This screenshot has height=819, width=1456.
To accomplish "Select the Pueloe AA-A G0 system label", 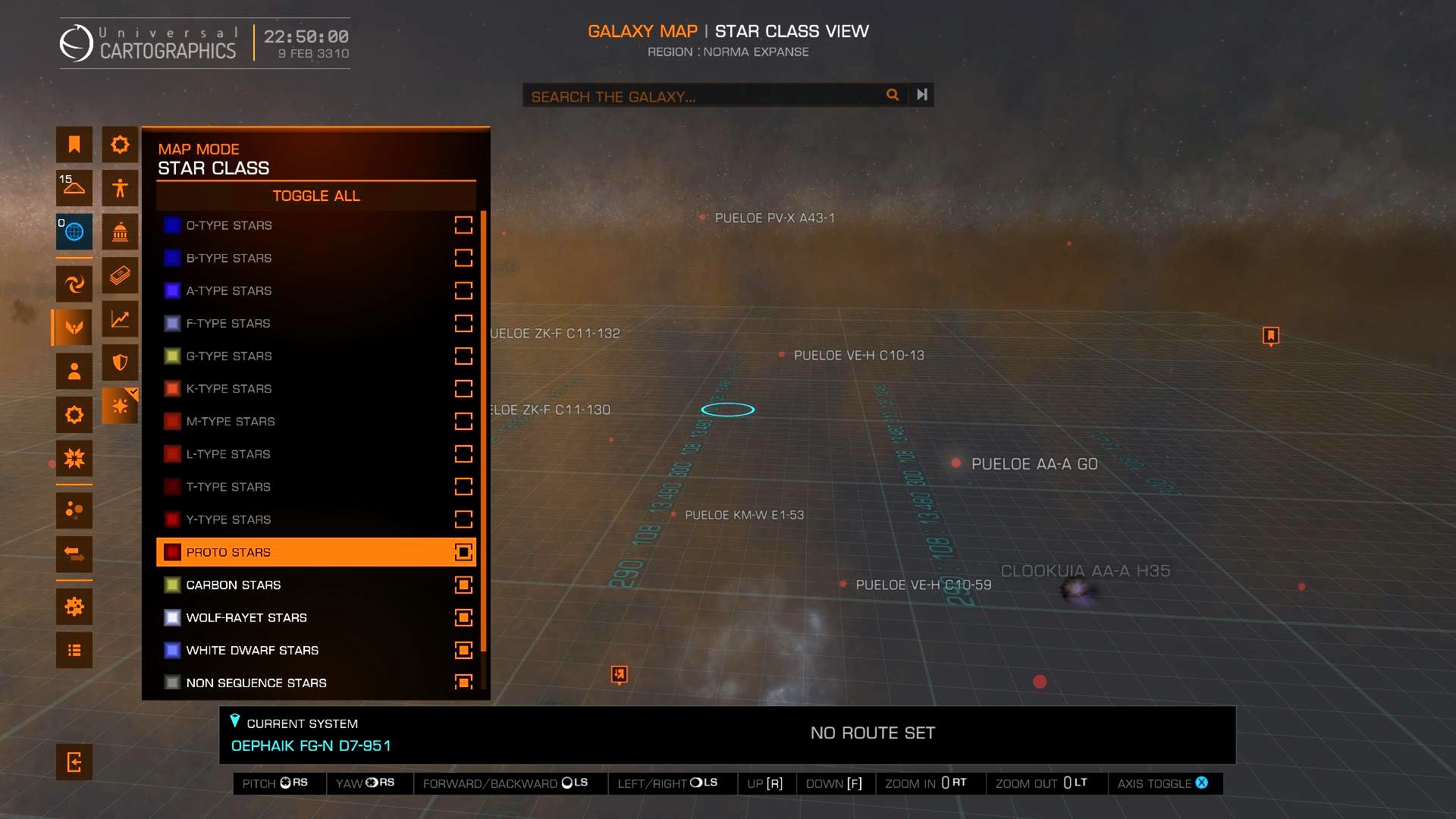I will pyautogui.click(x=1034, y=464).
